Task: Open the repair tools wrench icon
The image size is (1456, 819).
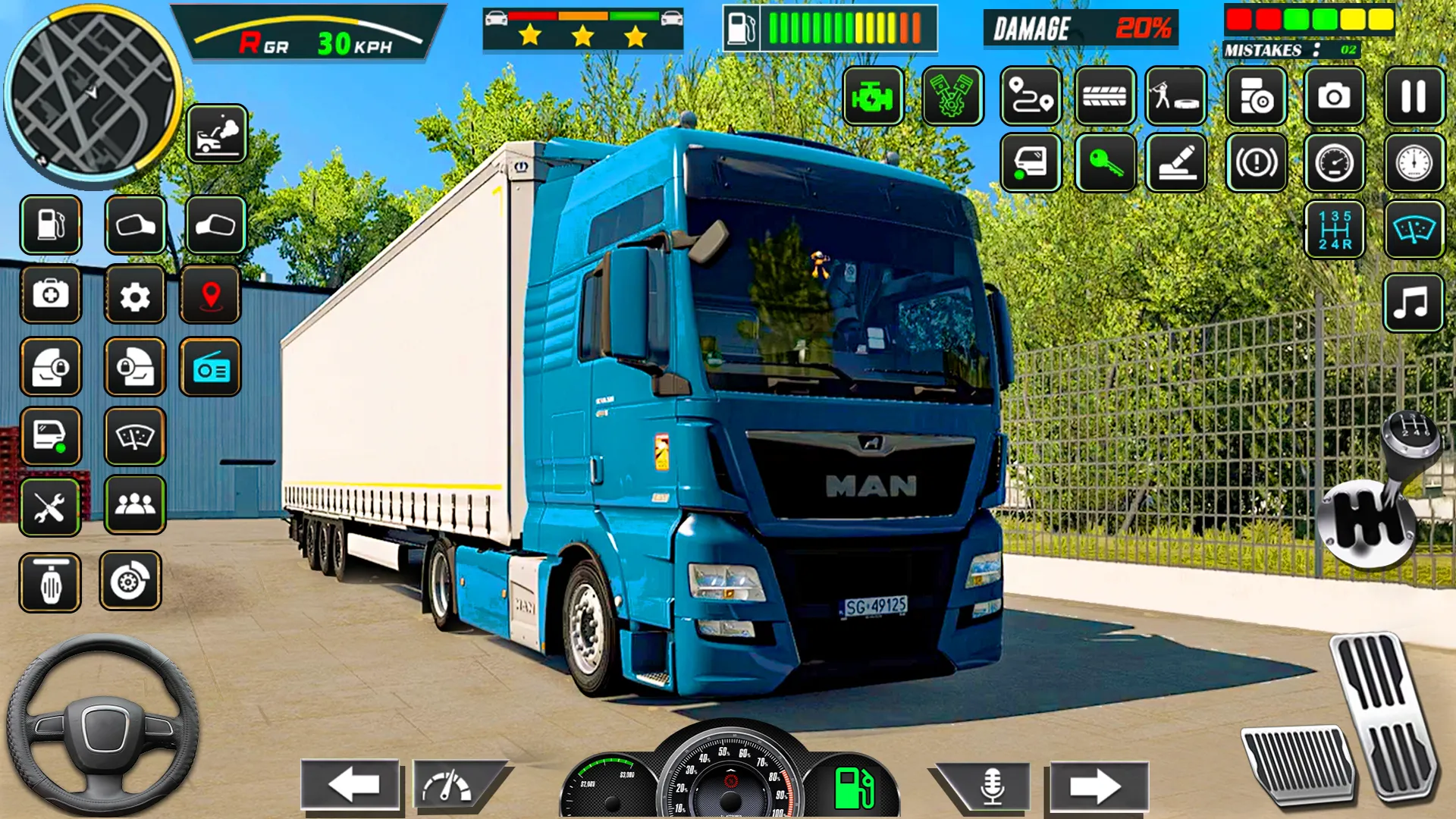Action: click(50, 508)
